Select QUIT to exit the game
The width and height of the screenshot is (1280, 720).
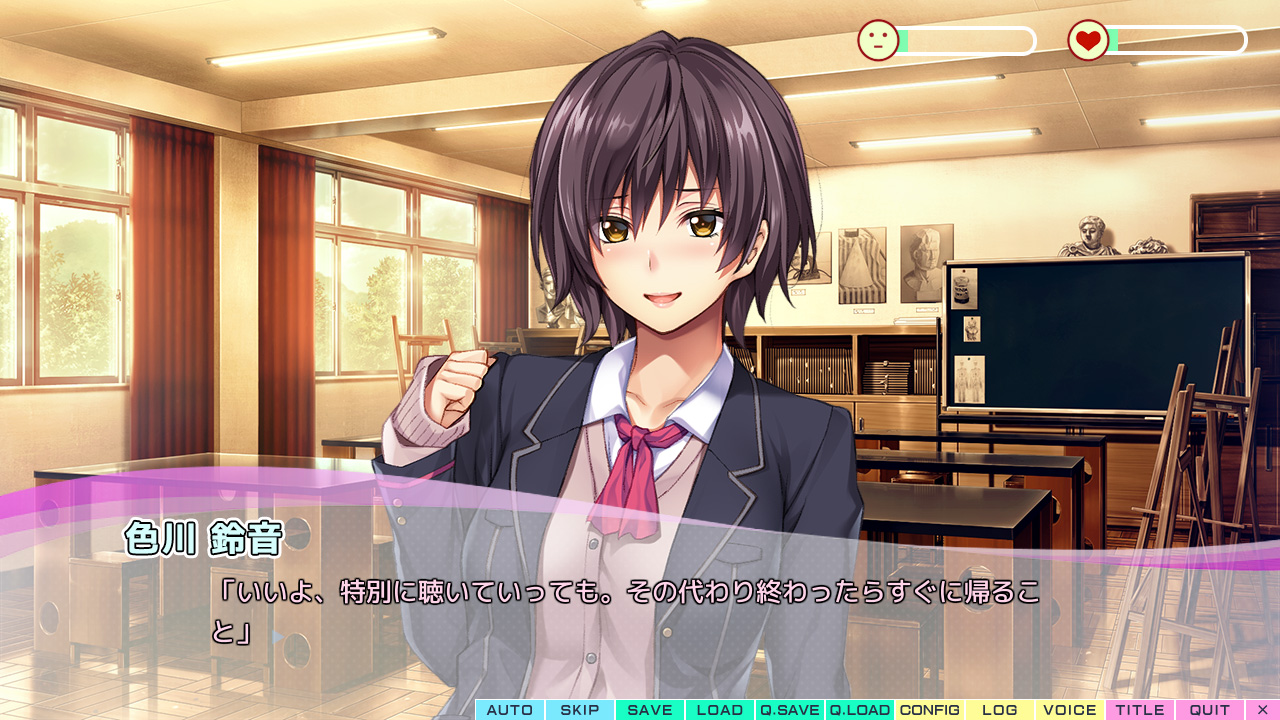coord(1210,710)
